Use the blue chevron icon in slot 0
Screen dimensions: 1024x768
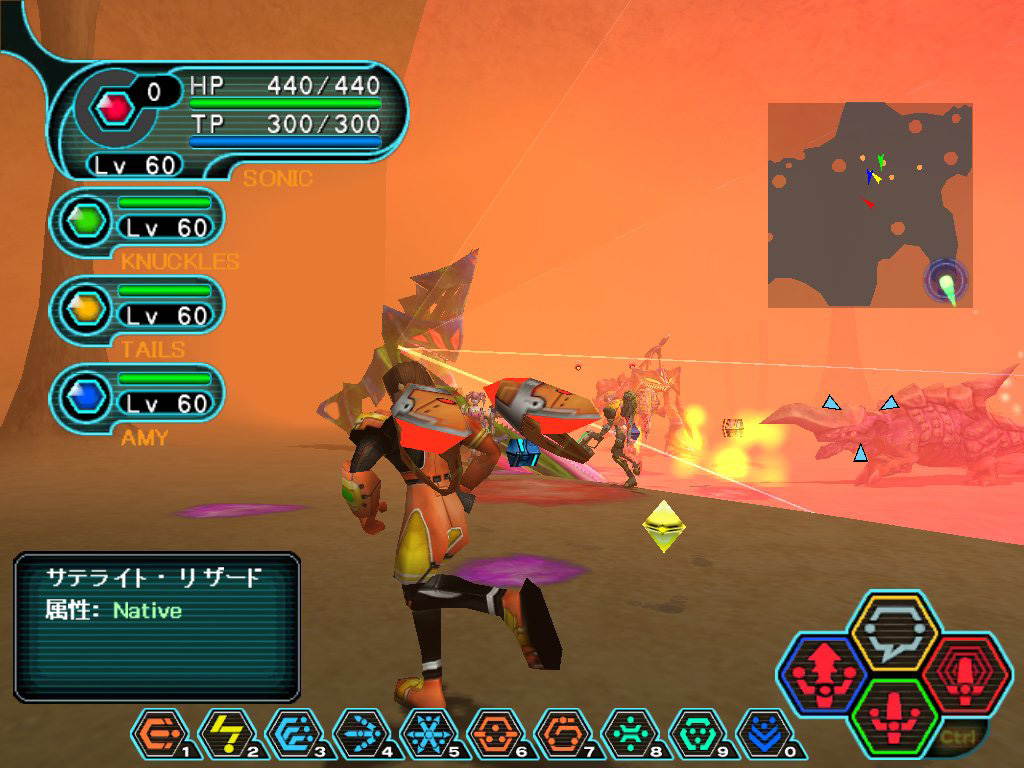click(763, 737)
